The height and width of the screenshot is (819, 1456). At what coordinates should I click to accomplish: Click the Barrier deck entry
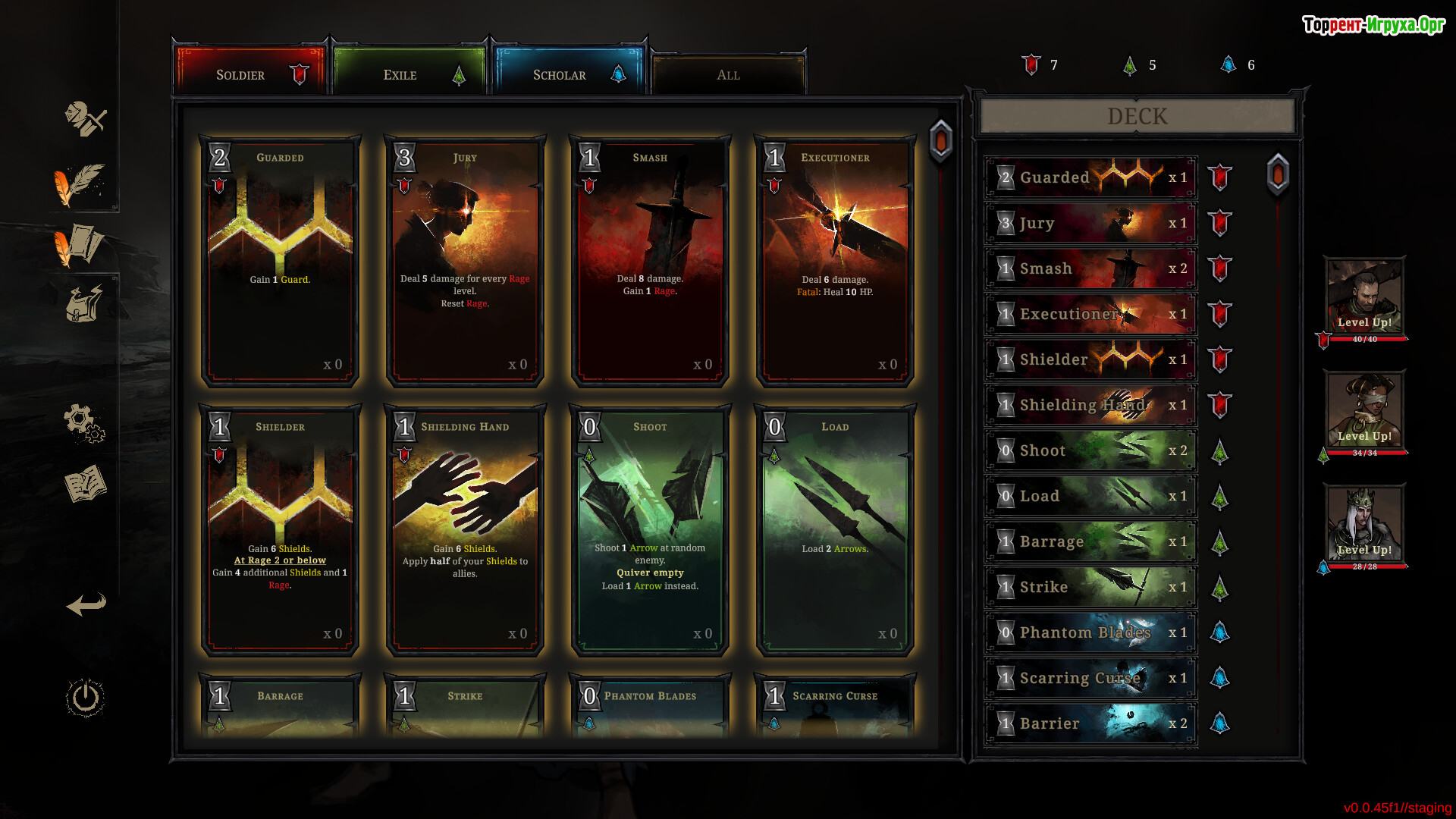1090,723
